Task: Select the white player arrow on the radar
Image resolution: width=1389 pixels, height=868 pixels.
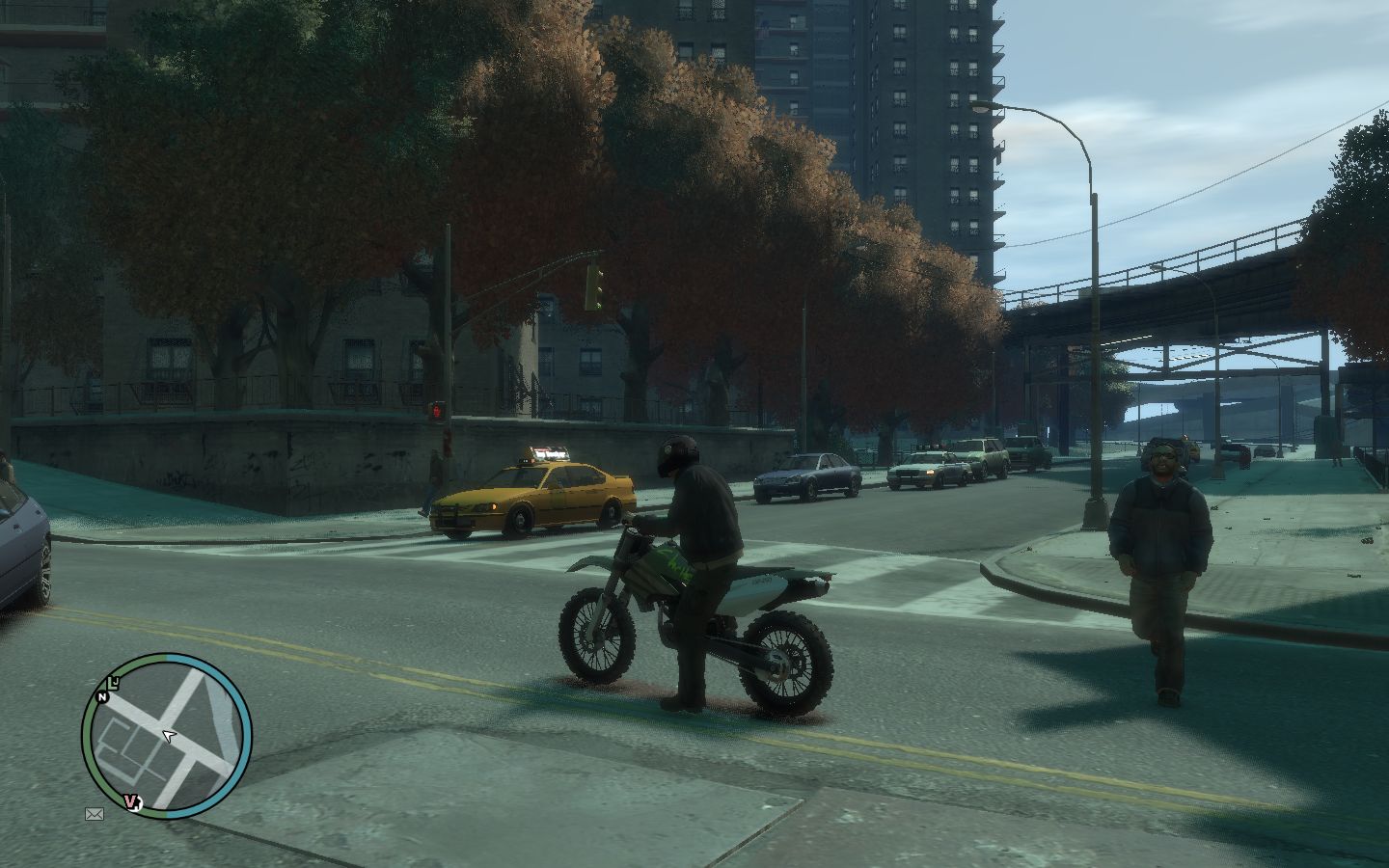Action: [x=170, y=737]
